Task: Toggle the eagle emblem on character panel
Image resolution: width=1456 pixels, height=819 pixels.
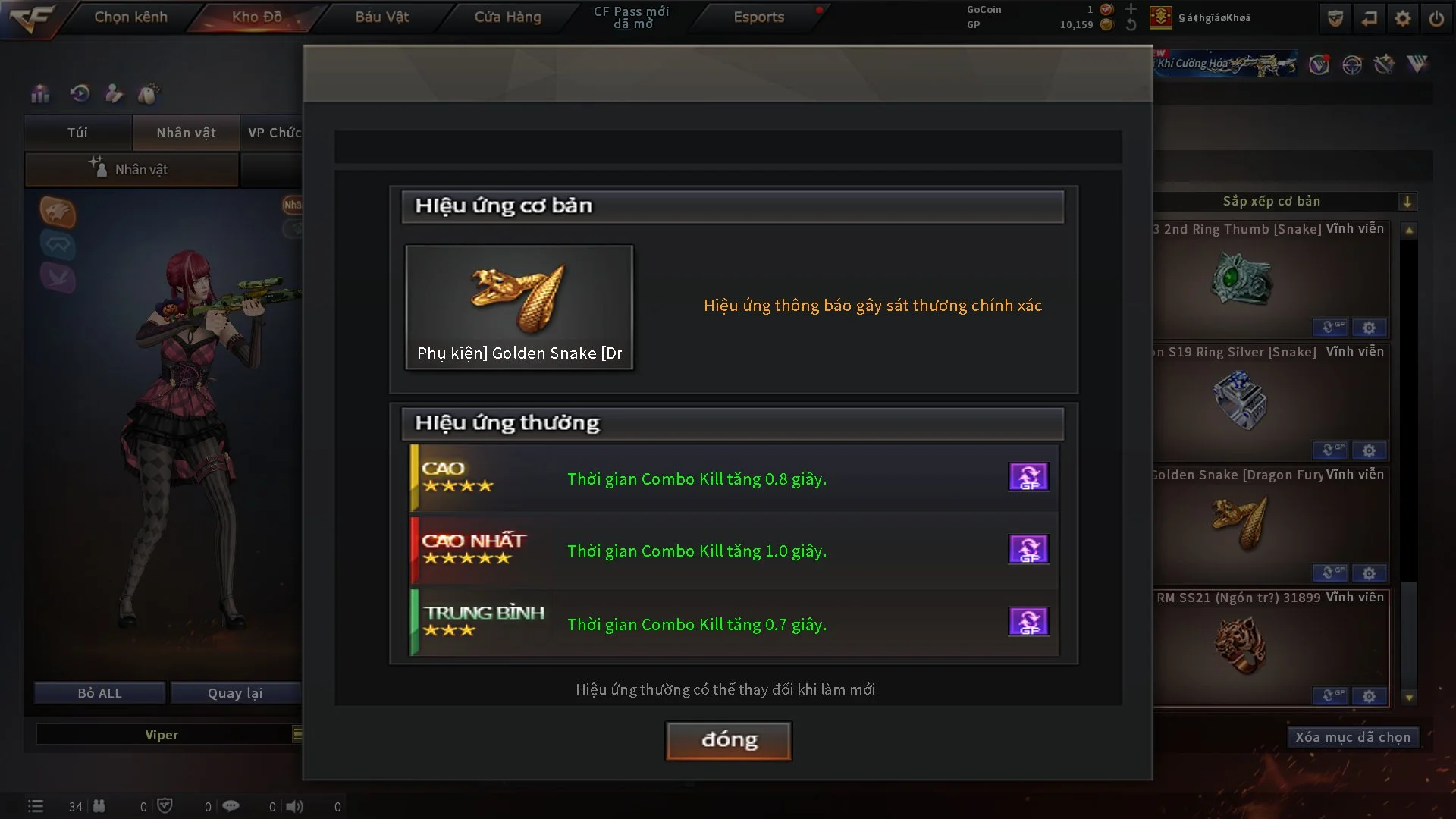Action: coord(57,213)
